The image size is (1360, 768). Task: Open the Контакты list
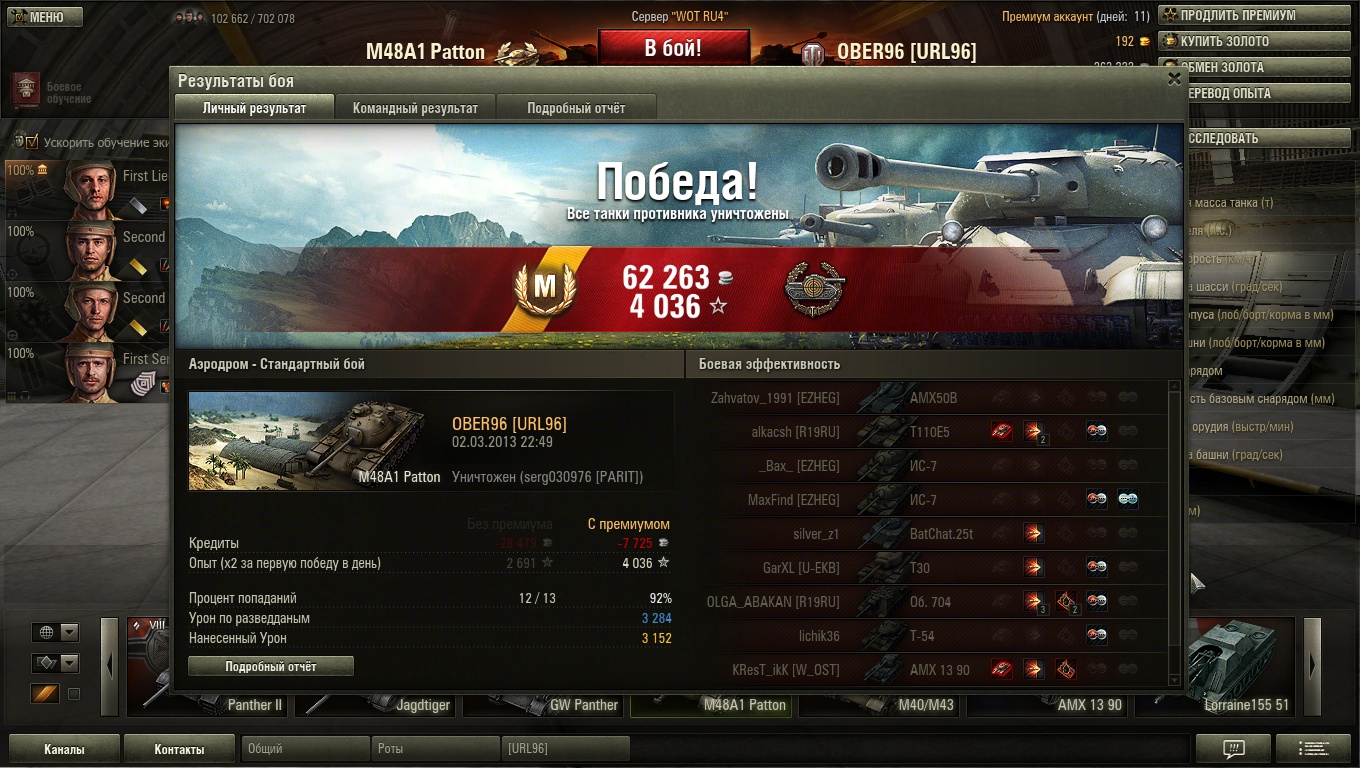tap(180, 749)
